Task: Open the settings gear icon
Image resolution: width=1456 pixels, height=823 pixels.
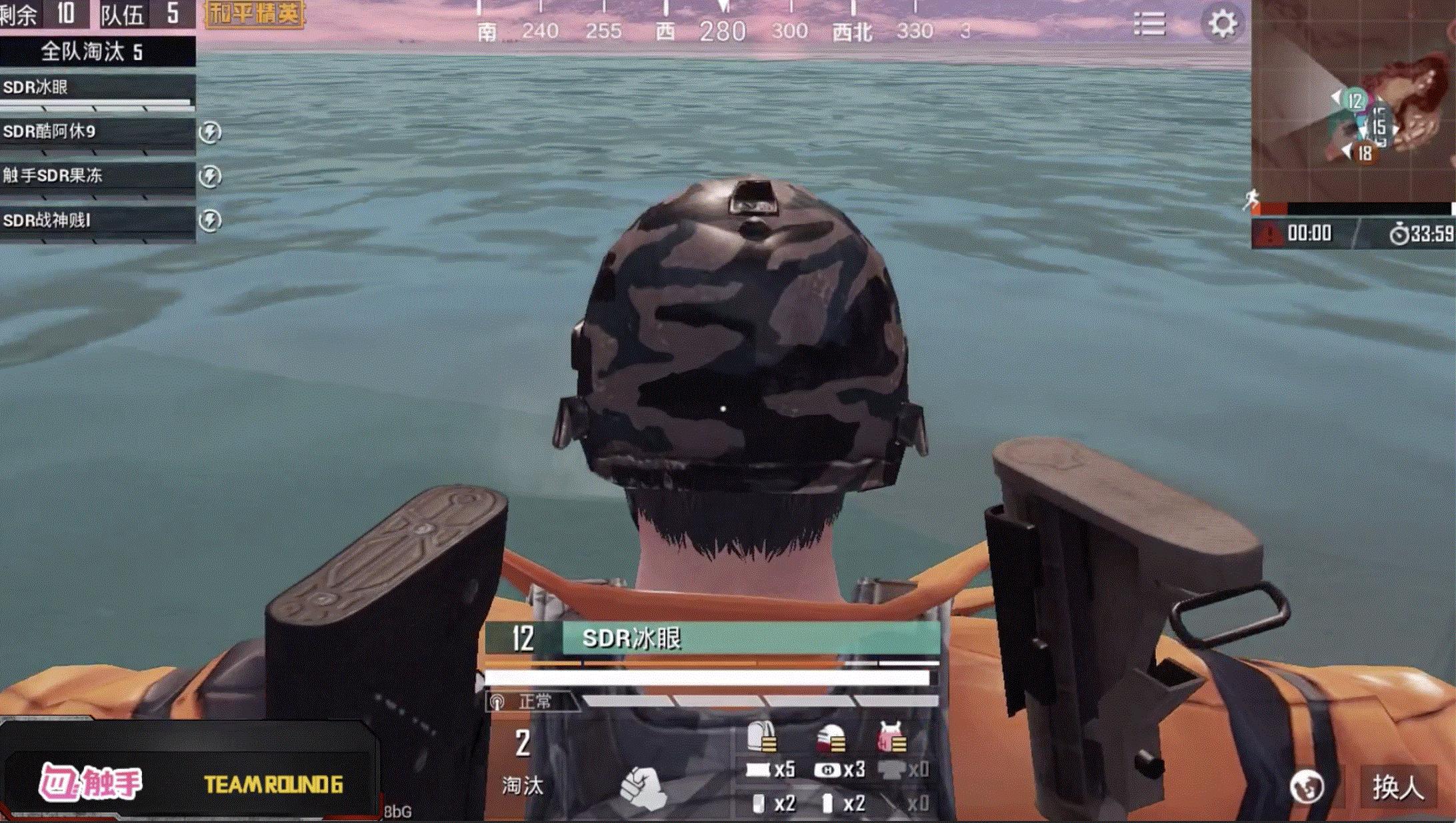Action: coord(1222,24)
